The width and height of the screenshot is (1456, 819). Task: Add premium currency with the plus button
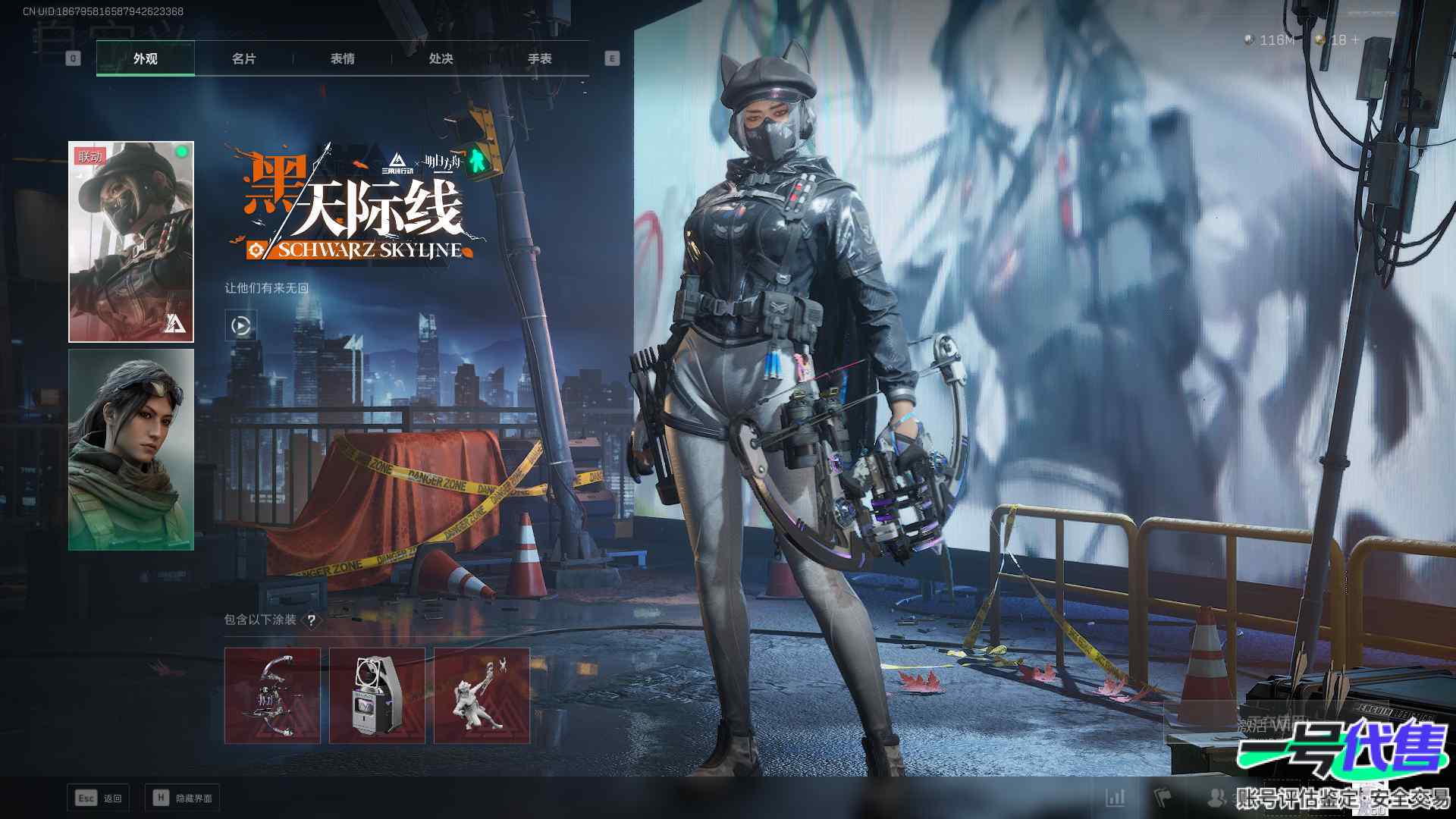1355,39
